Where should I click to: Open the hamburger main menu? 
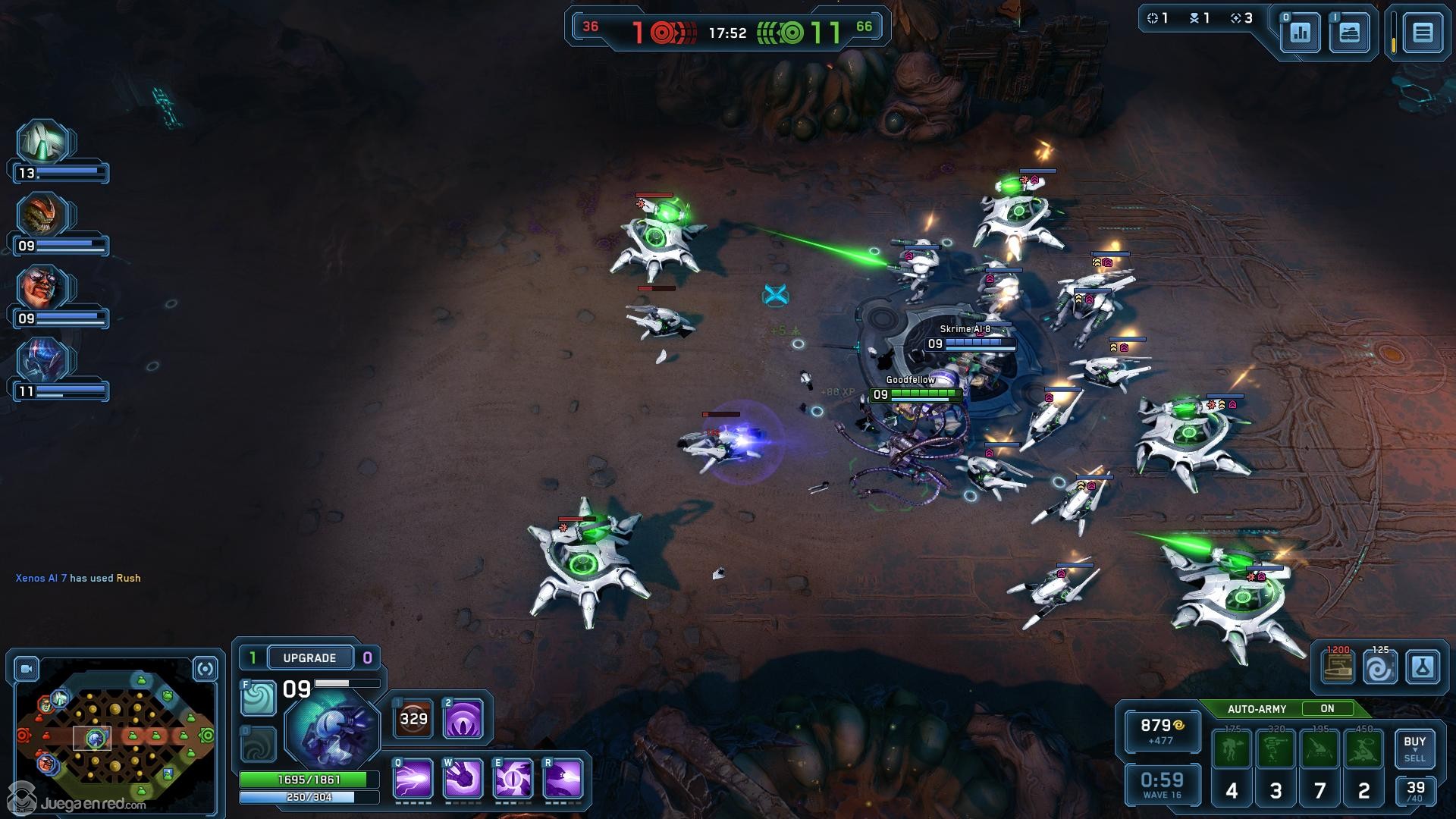click(x=1422, y=33)
